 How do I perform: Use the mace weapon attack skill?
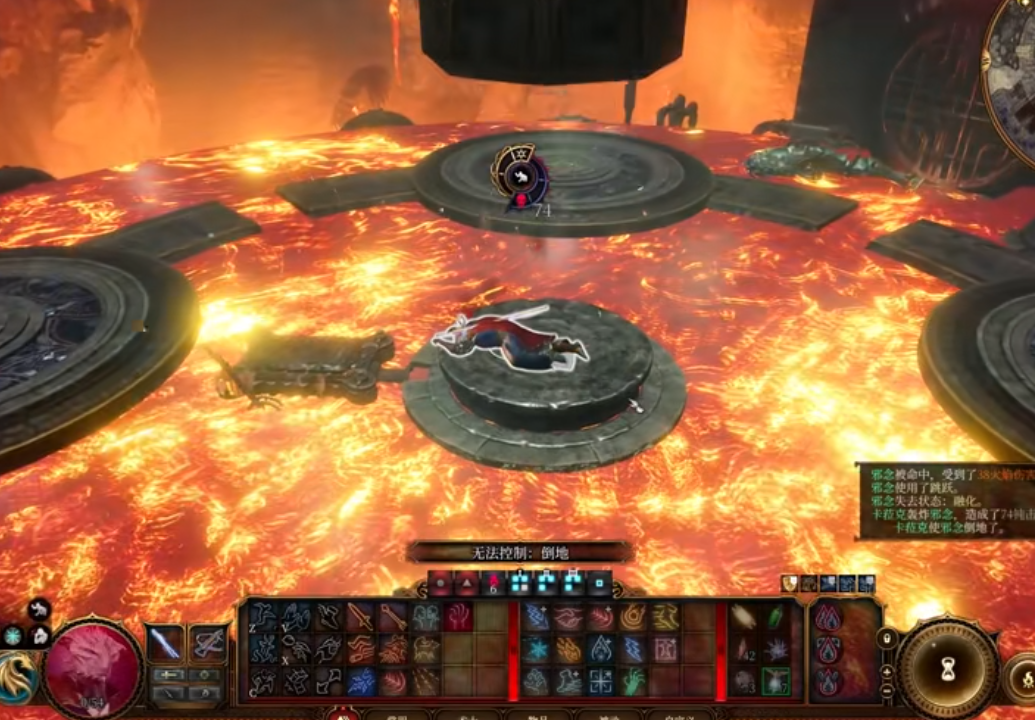tap(392, 618)
